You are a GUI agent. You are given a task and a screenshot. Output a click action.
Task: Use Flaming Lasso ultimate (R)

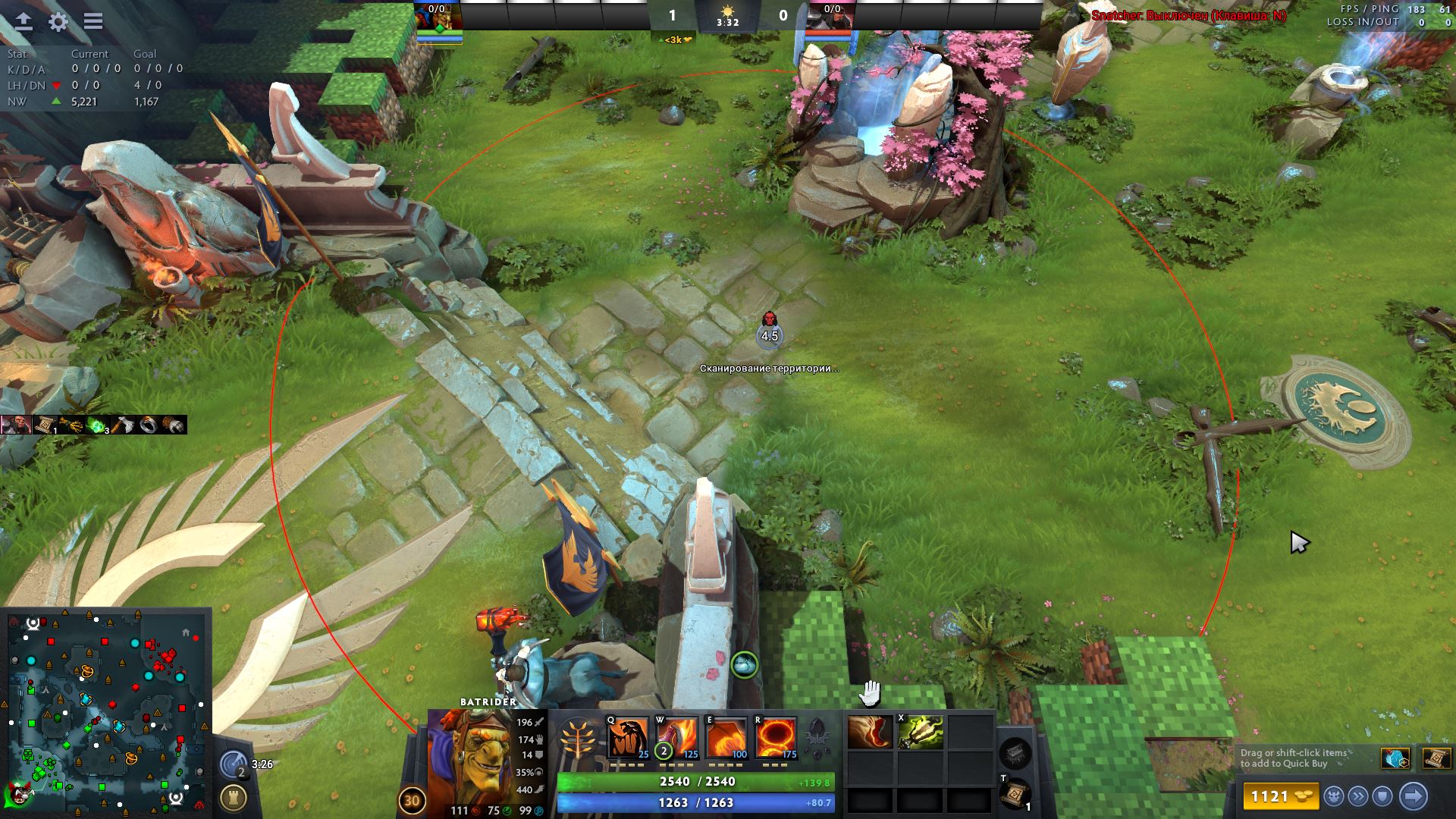pos(776,738)
